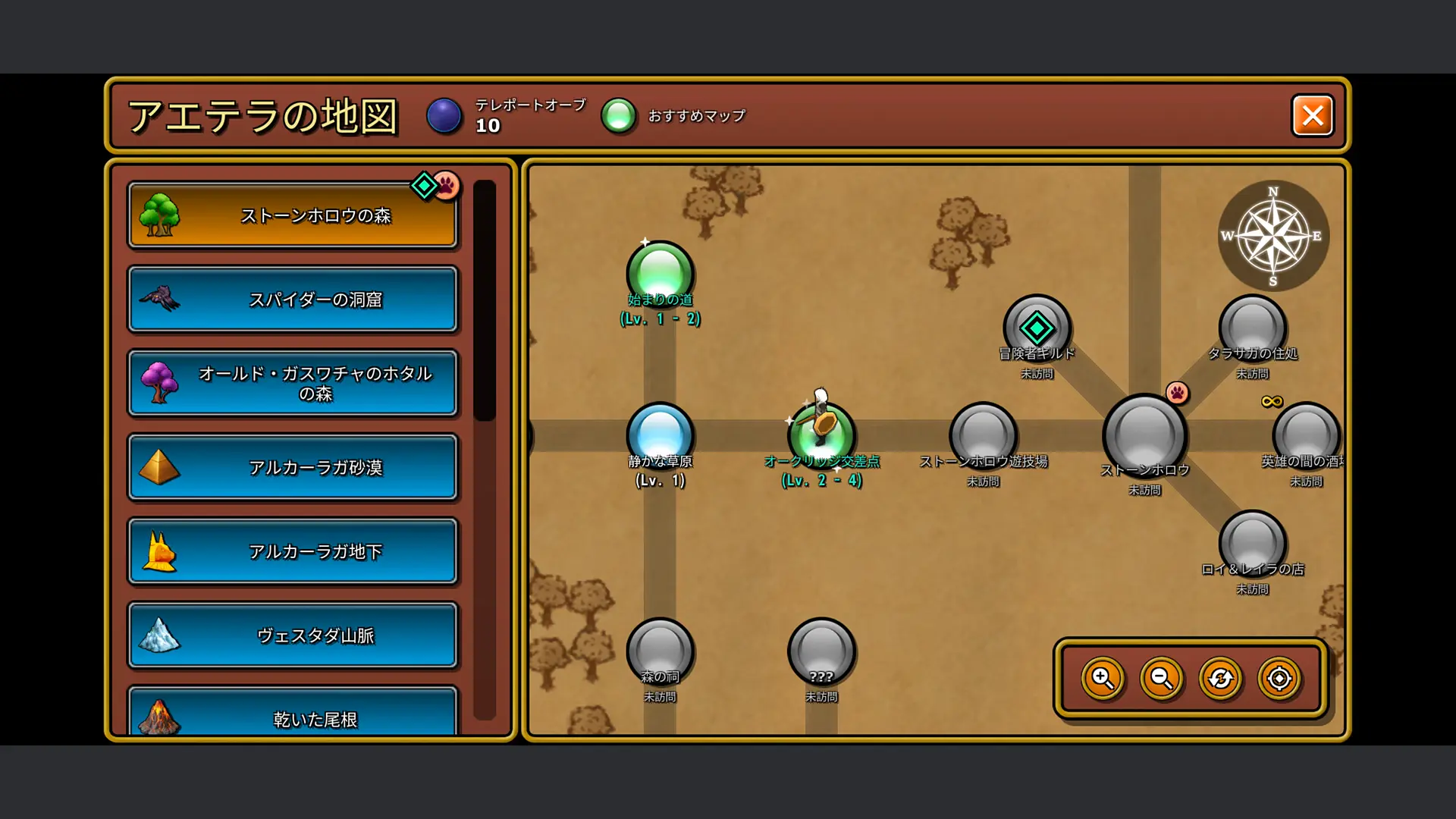The image size is (1456, 819).
Task: Zoom out the map with magnifier minus
Action: [1162, 678]
